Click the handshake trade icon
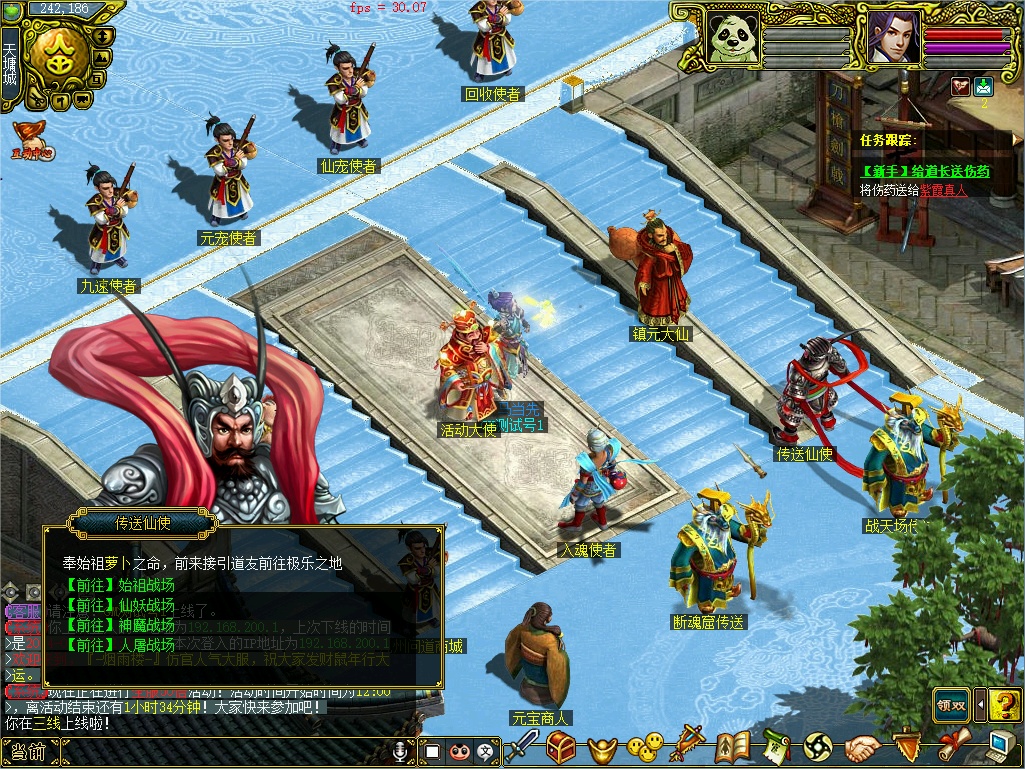 [x=862, y=746]
